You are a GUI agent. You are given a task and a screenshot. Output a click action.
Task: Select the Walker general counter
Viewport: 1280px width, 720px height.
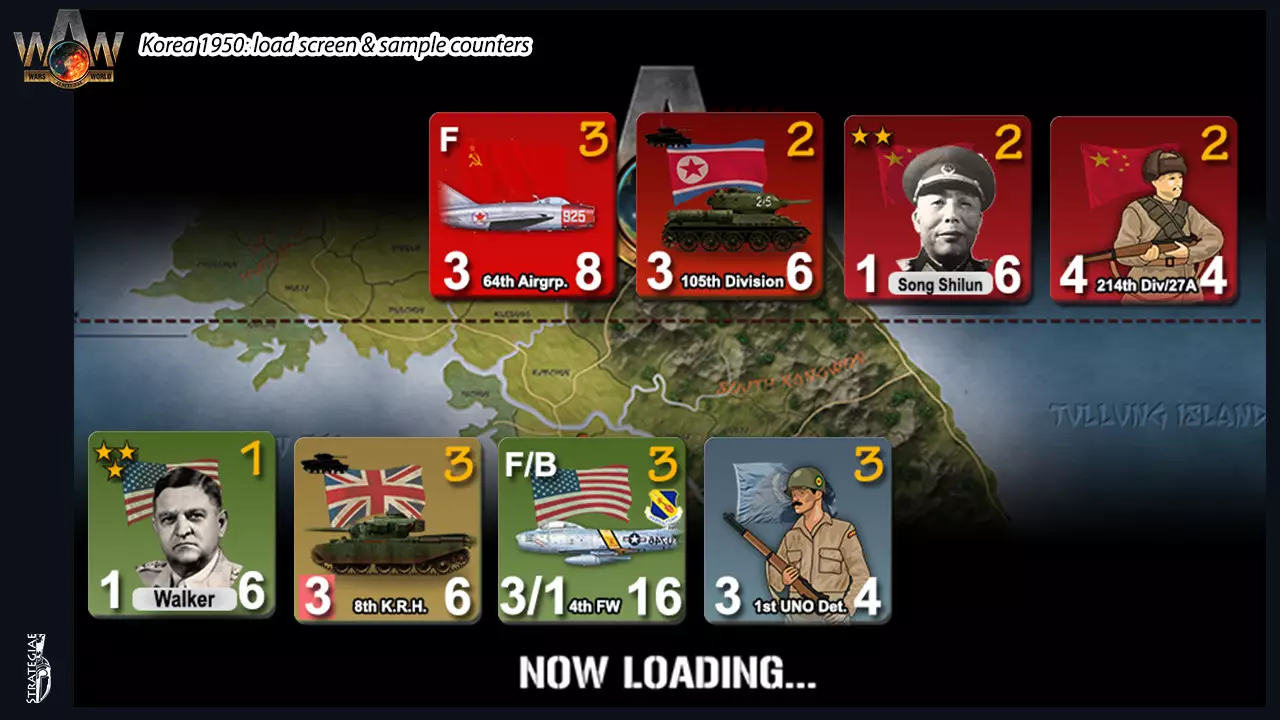click(180, 528)
